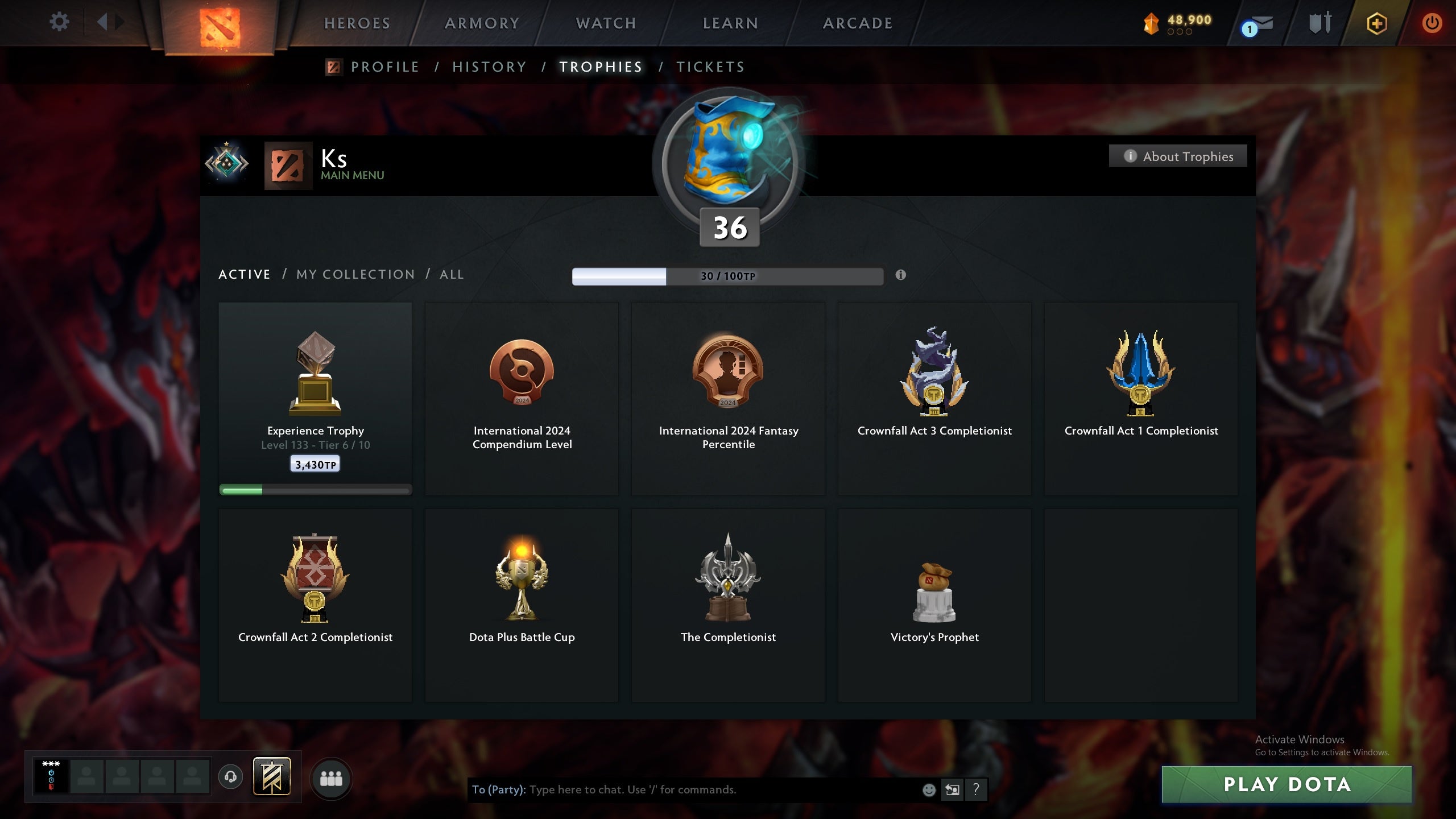Open the ARCADE menu
Viewport: 1456px width, 819px height.
click(858, 23)
